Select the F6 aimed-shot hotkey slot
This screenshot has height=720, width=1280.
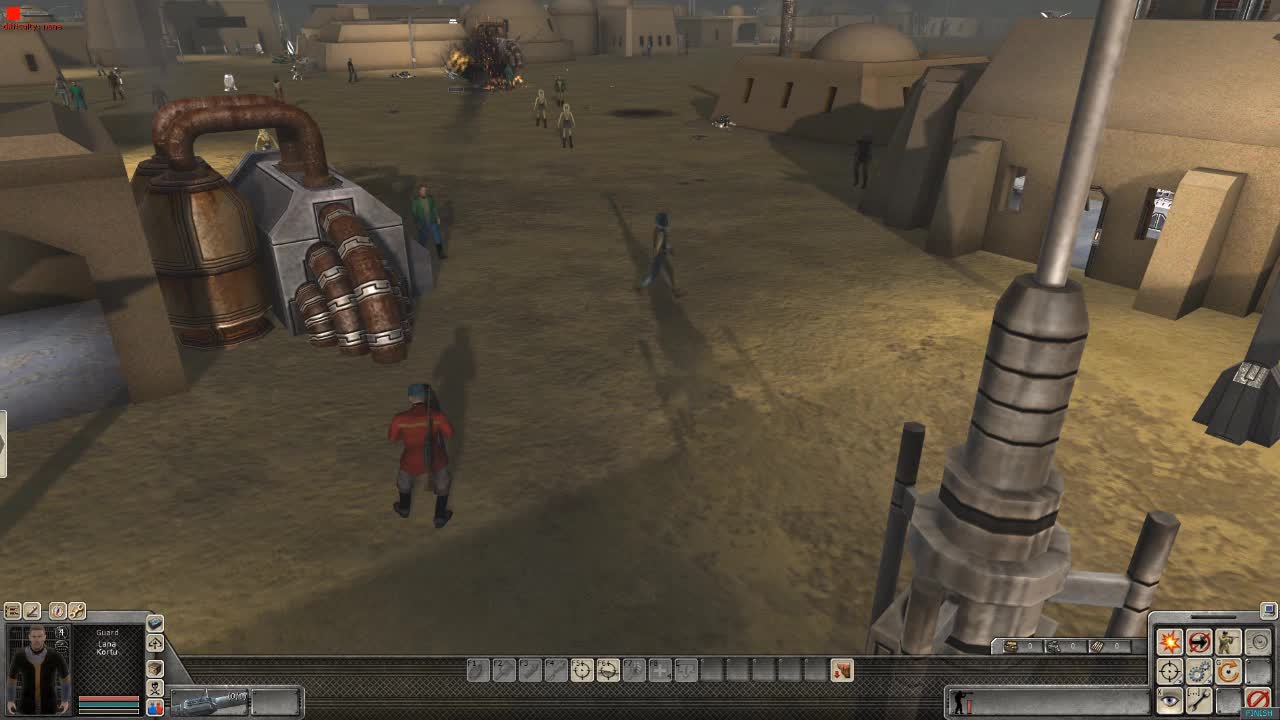[608, 669]
